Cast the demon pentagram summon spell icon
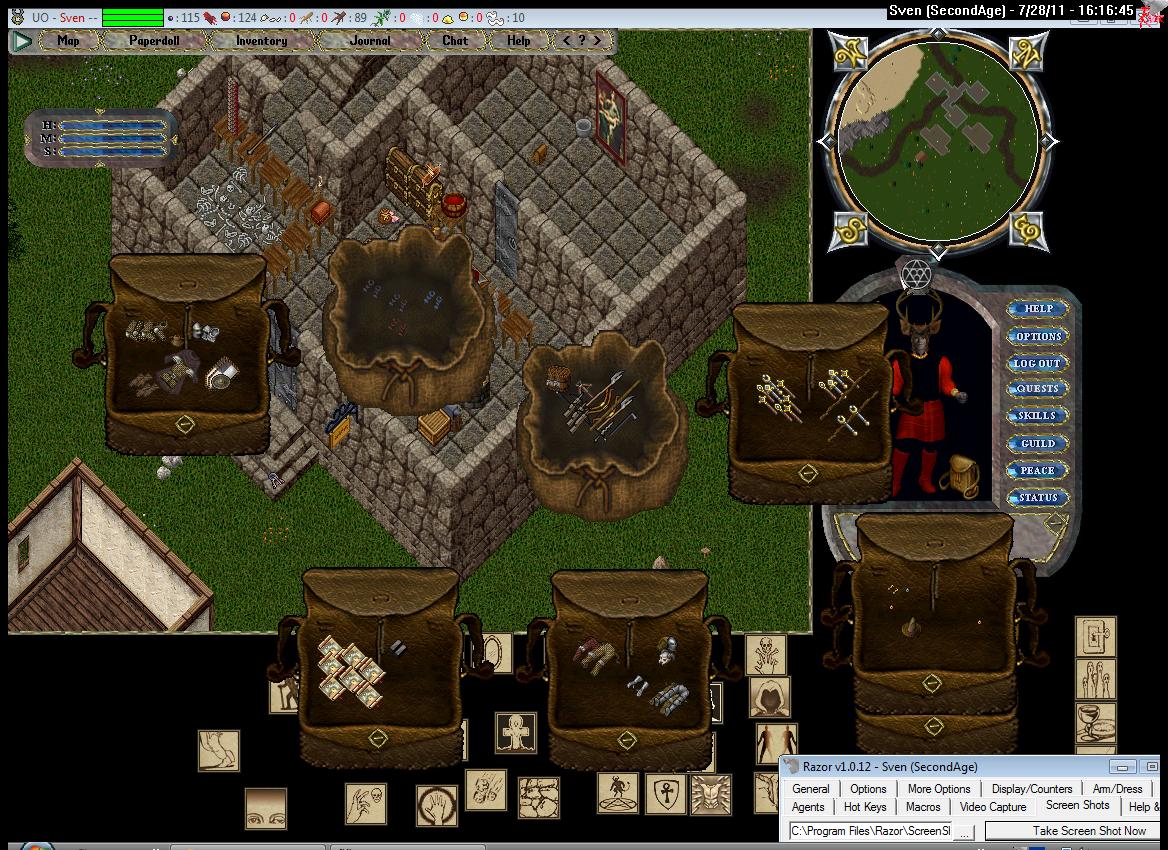Screen dimensions: 1168x850 click(x=618, y=792)
